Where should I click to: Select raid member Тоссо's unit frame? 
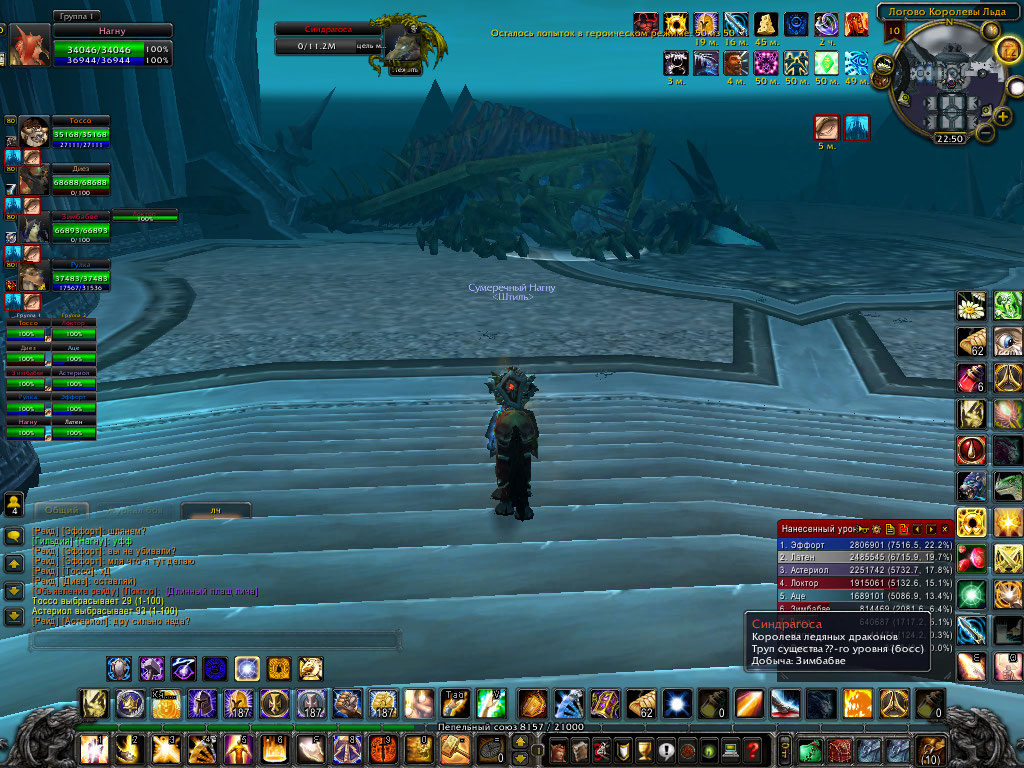pos(80,128)
